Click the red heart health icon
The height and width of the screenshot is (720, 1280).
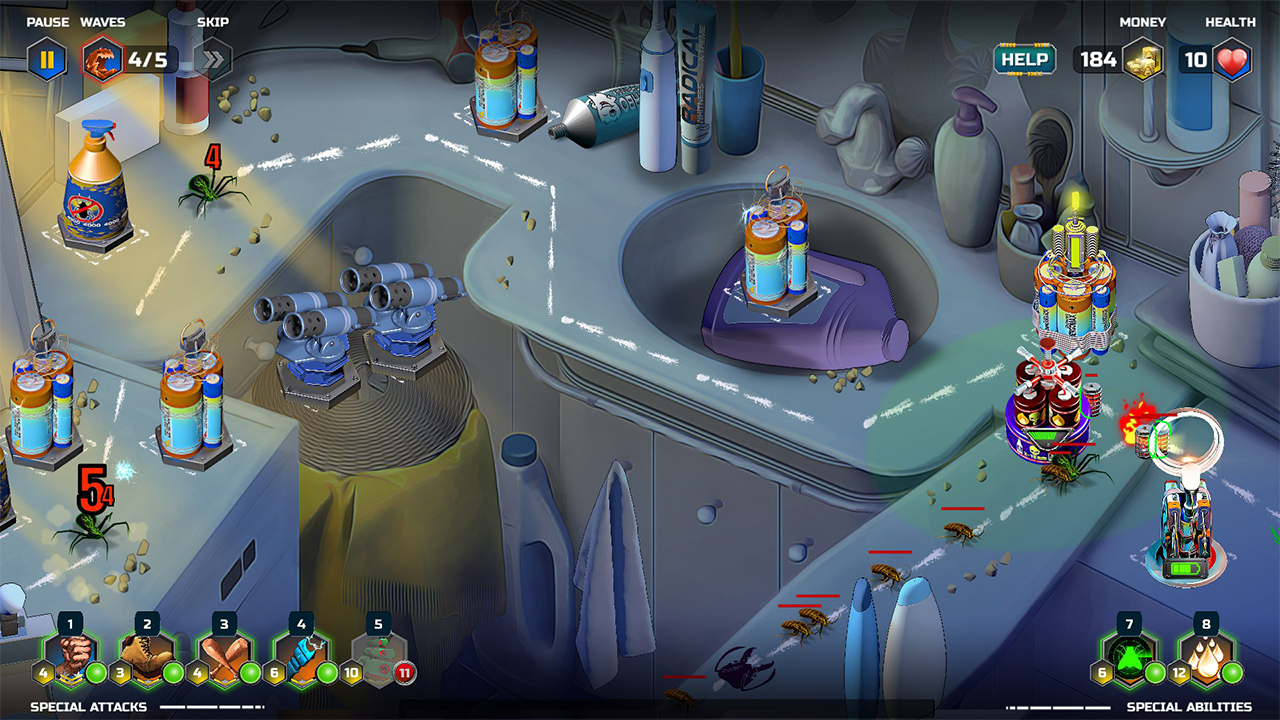point(1232,59)
